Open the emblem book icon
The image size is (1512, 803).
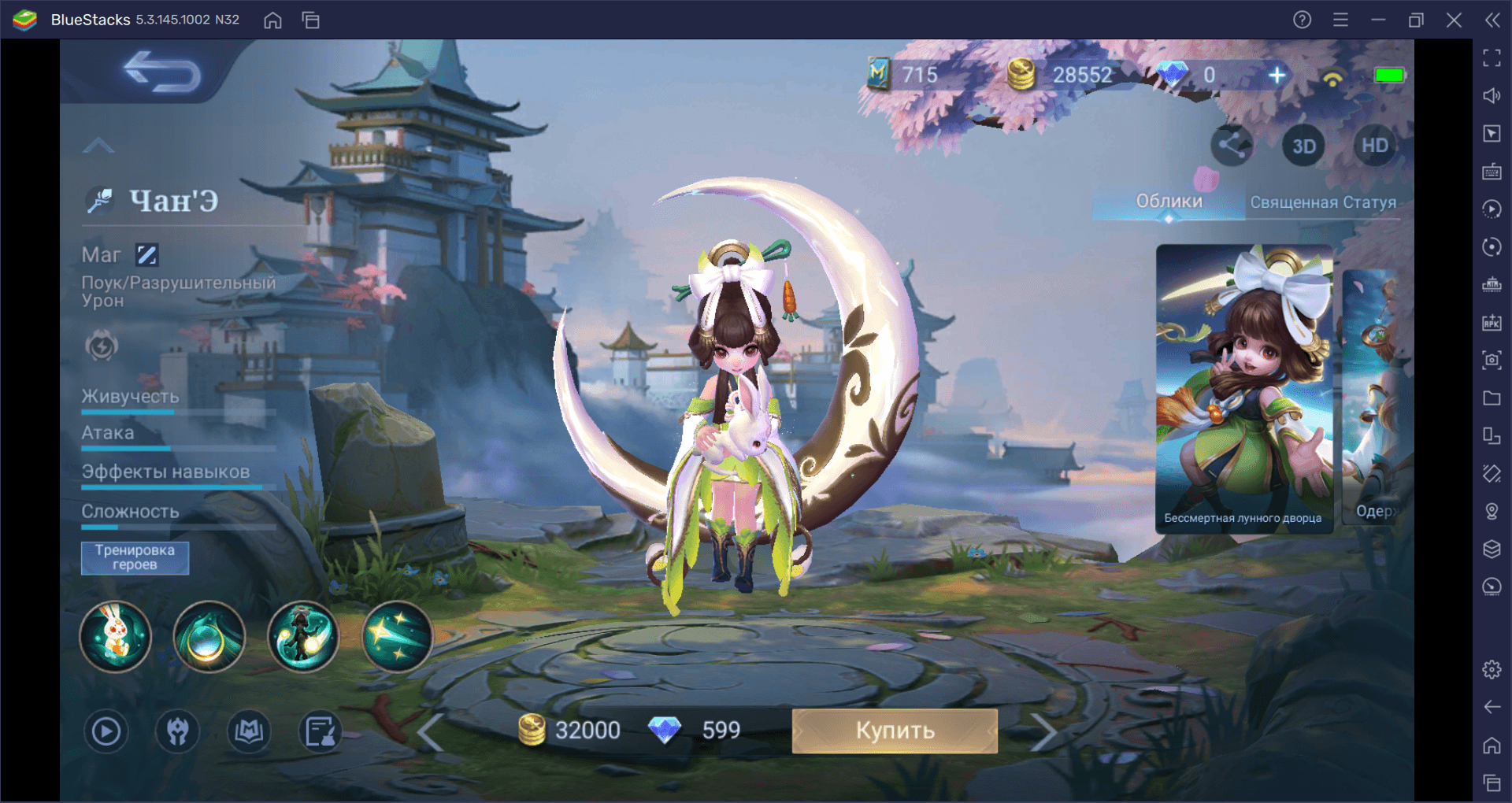(249, 731)
